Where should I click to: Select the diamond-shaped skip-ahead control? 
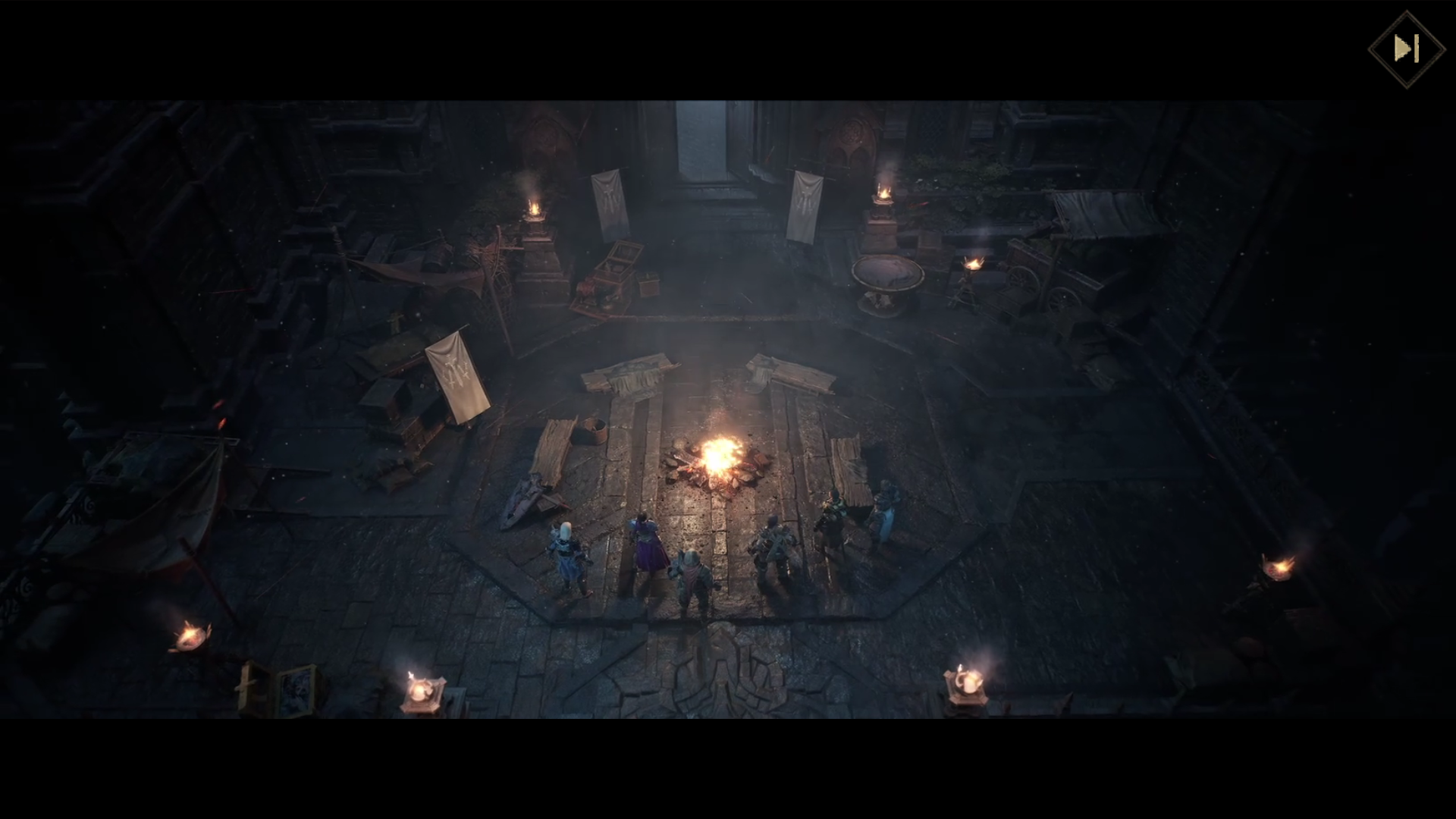tap(1408, 49)
